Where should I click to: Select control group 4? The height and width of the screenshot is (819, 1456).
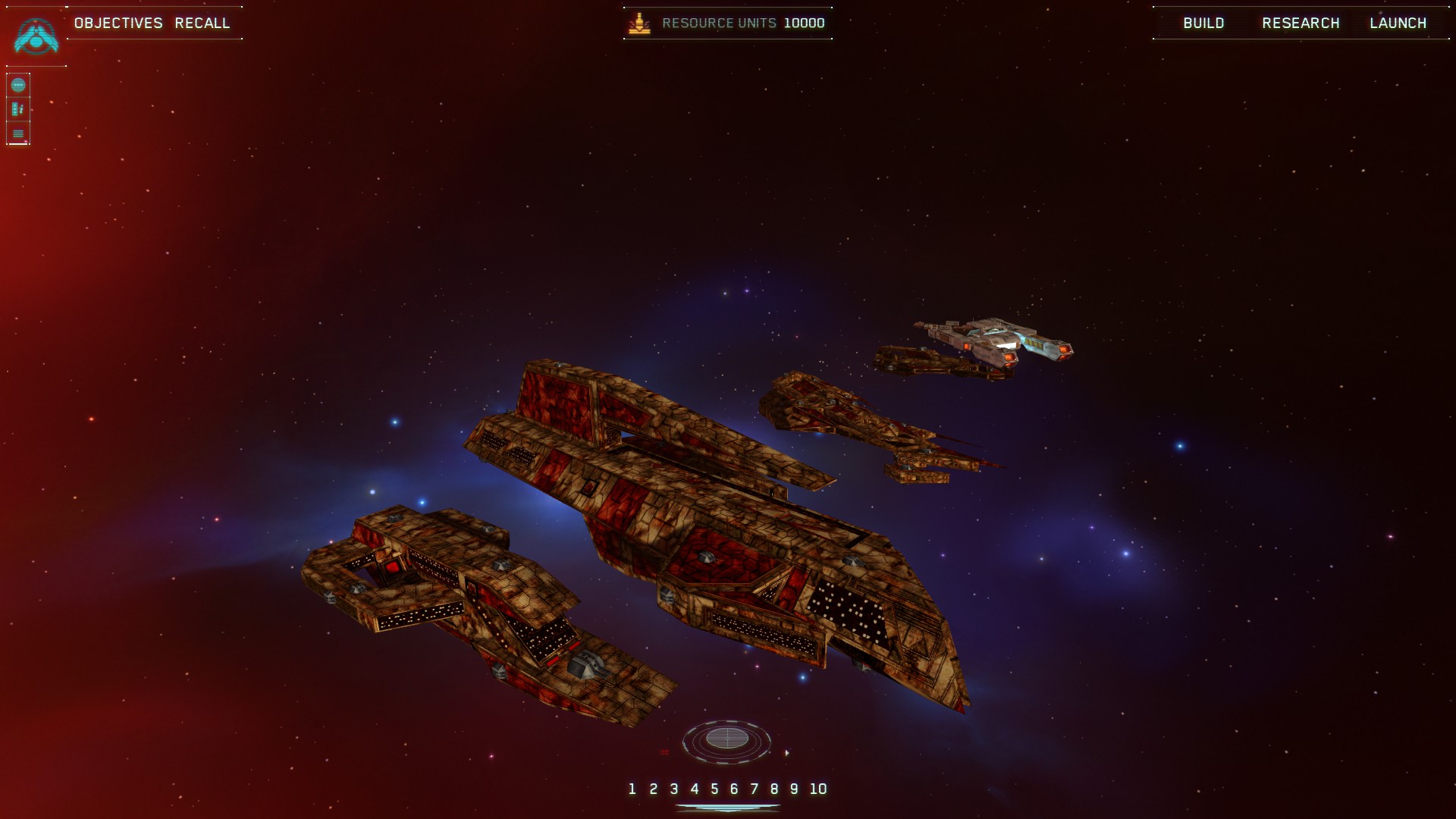point(694,789)
